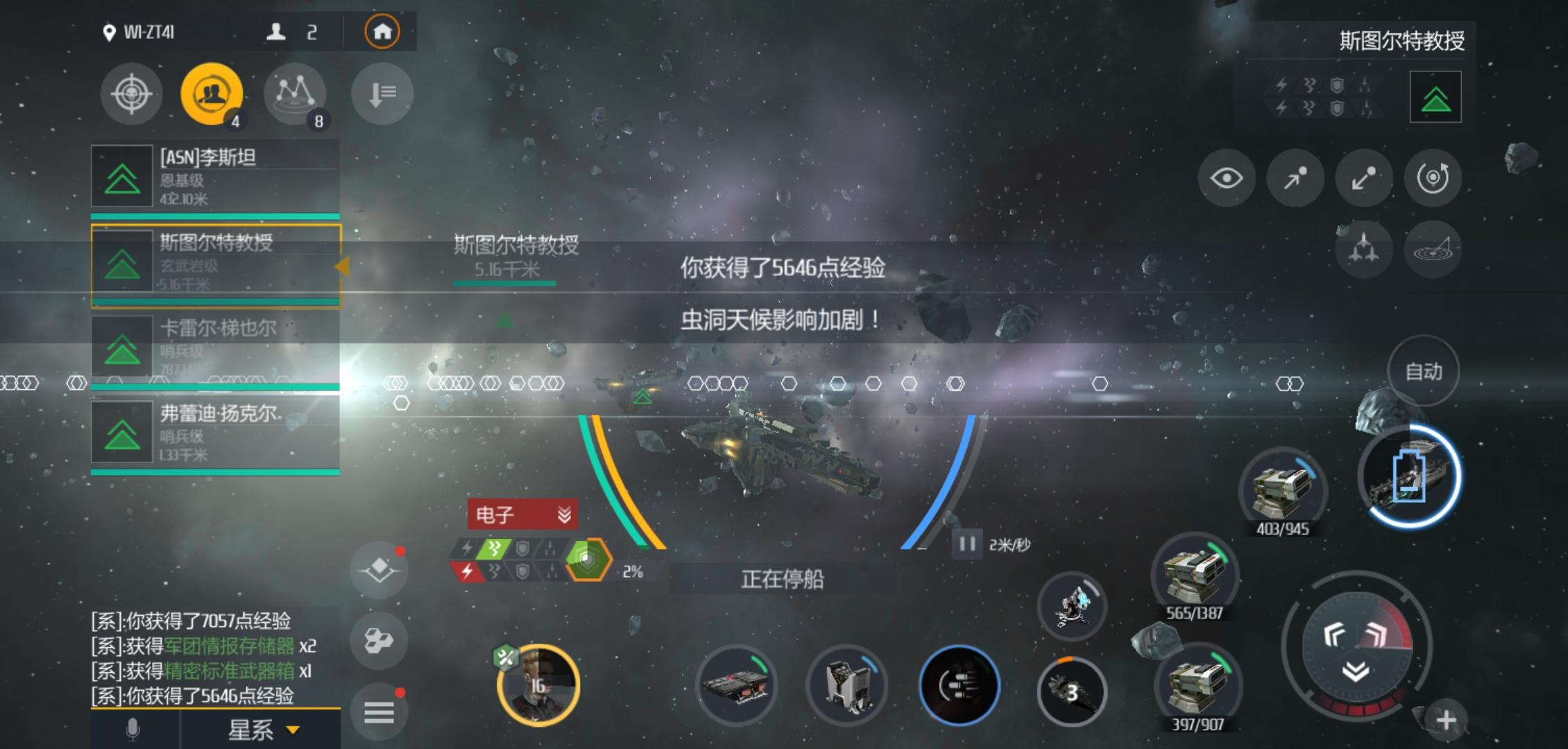Open the home/station icon at top left
The height and width of the screenshot is (749, 1568).
382,31
